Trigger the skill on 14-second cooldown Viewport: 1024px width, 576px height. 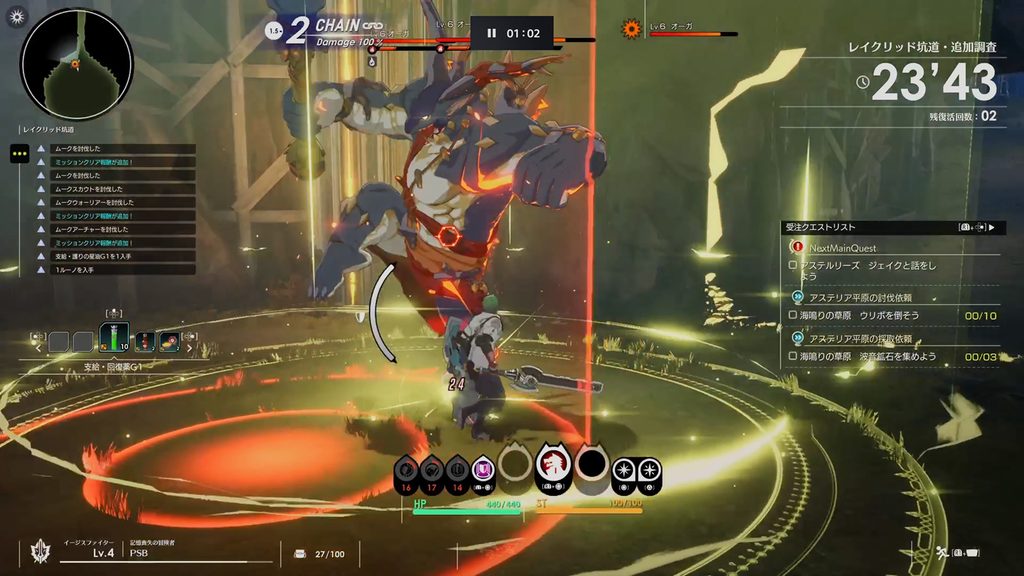(456, 469)
